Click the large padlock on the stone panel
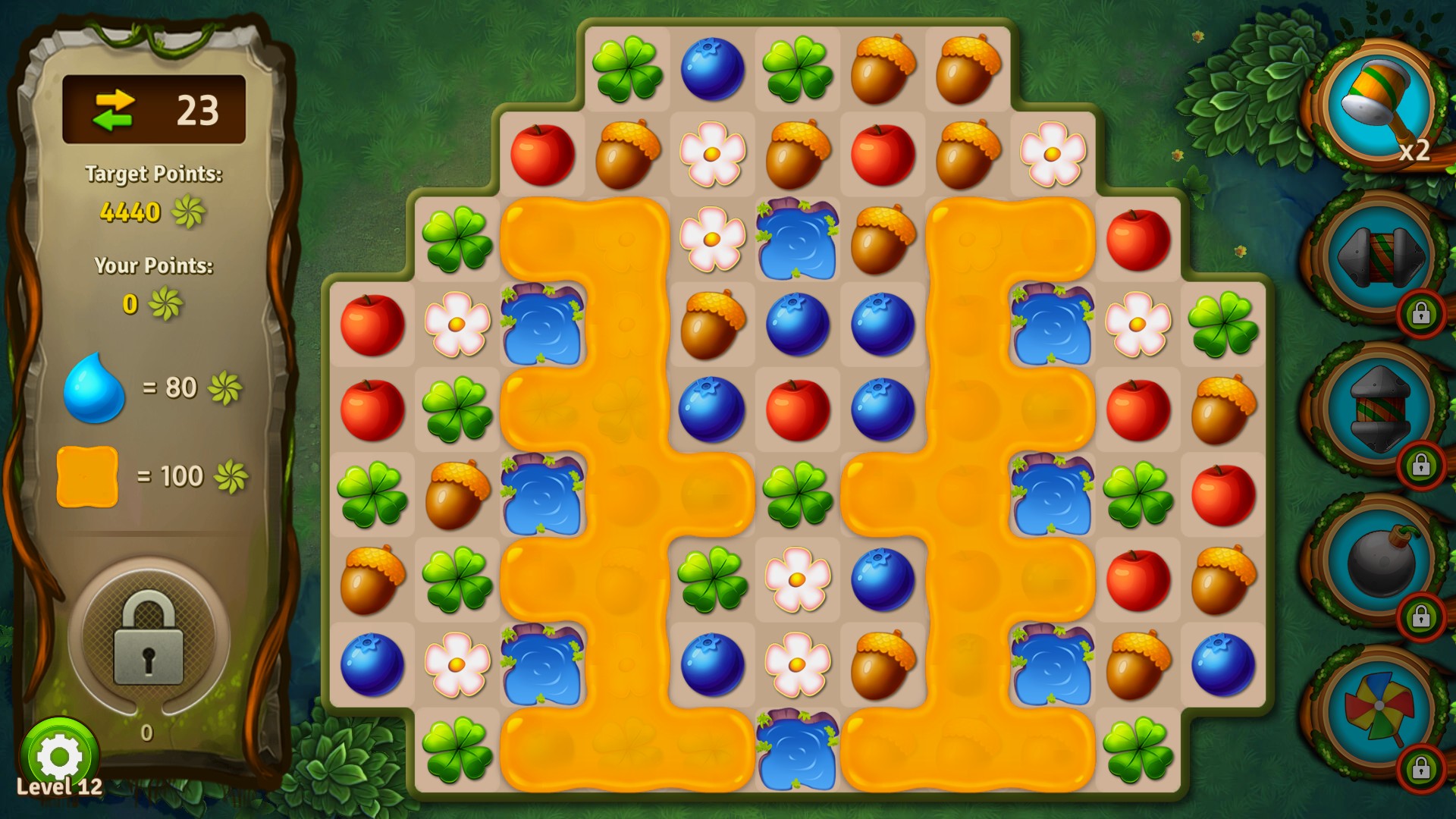Screen dimensions: 1456x819 tap(149, 639)
